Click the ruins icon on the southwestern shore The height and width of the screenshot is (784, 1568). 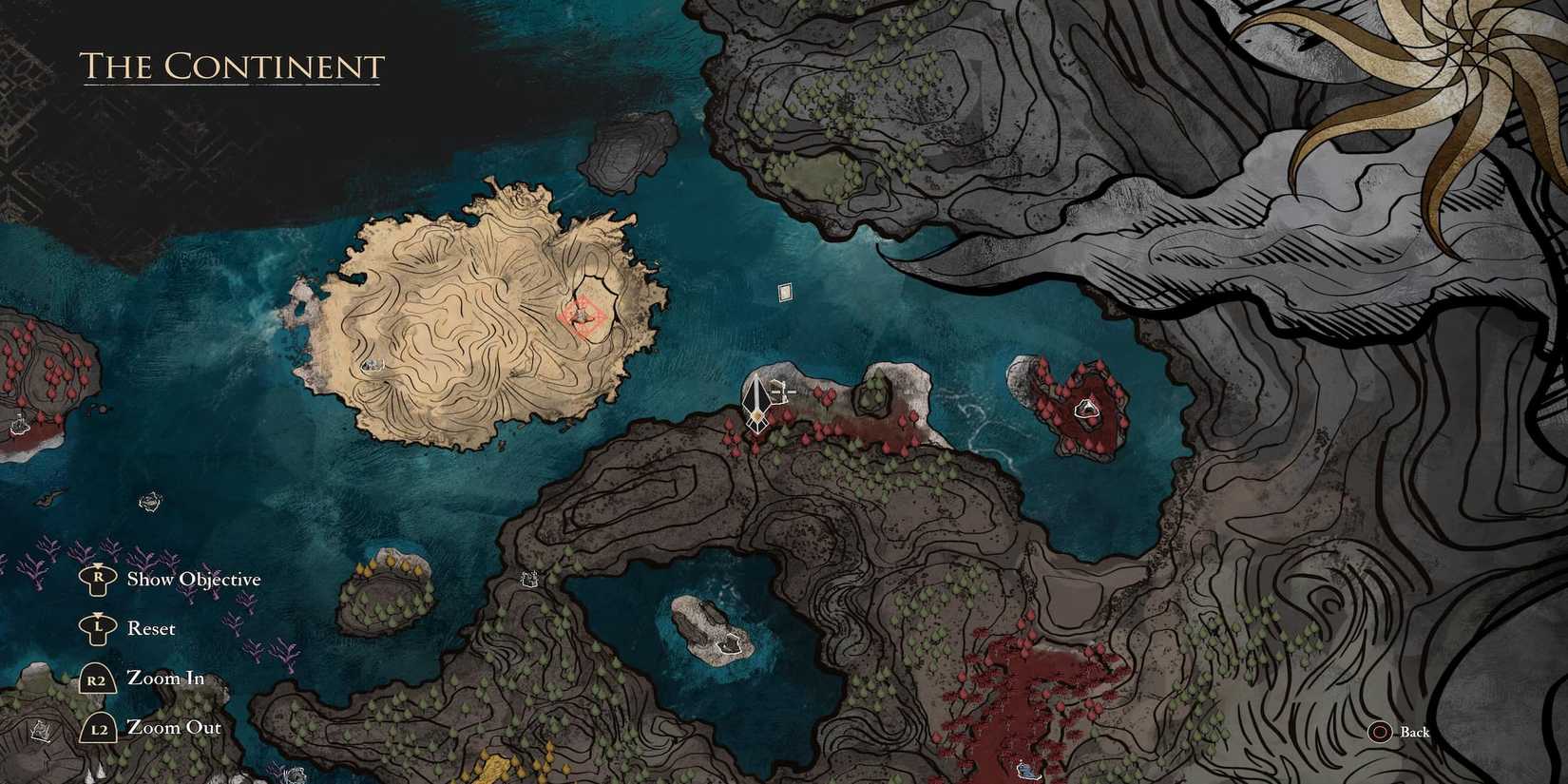(x=40, y=730)
